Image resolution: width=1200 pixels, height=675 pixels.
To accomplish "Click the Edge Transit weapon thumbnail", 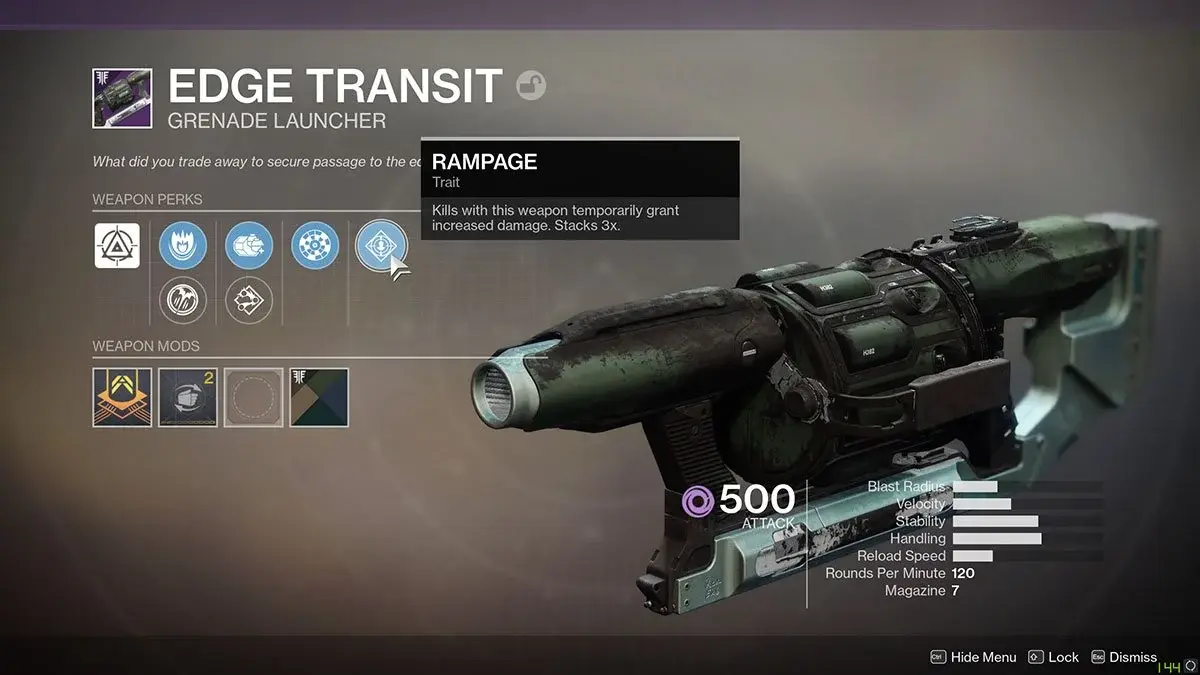I will point(122,98).
